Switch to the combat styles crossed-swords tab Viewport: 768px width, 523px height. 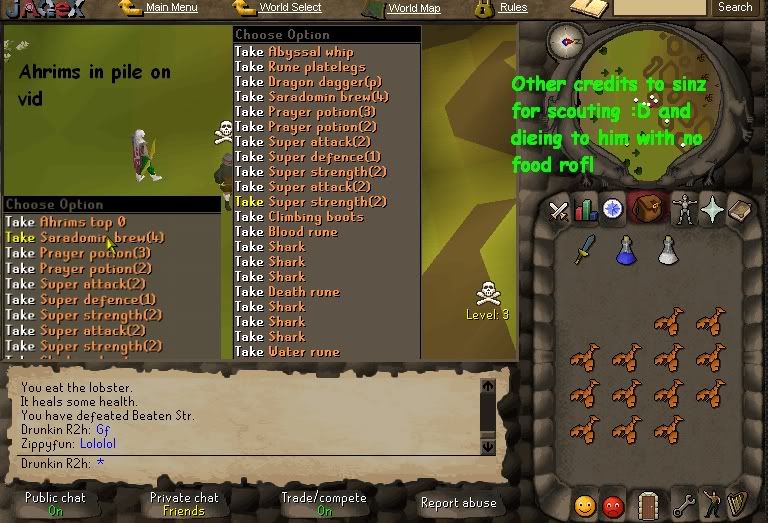coord(559,210)
